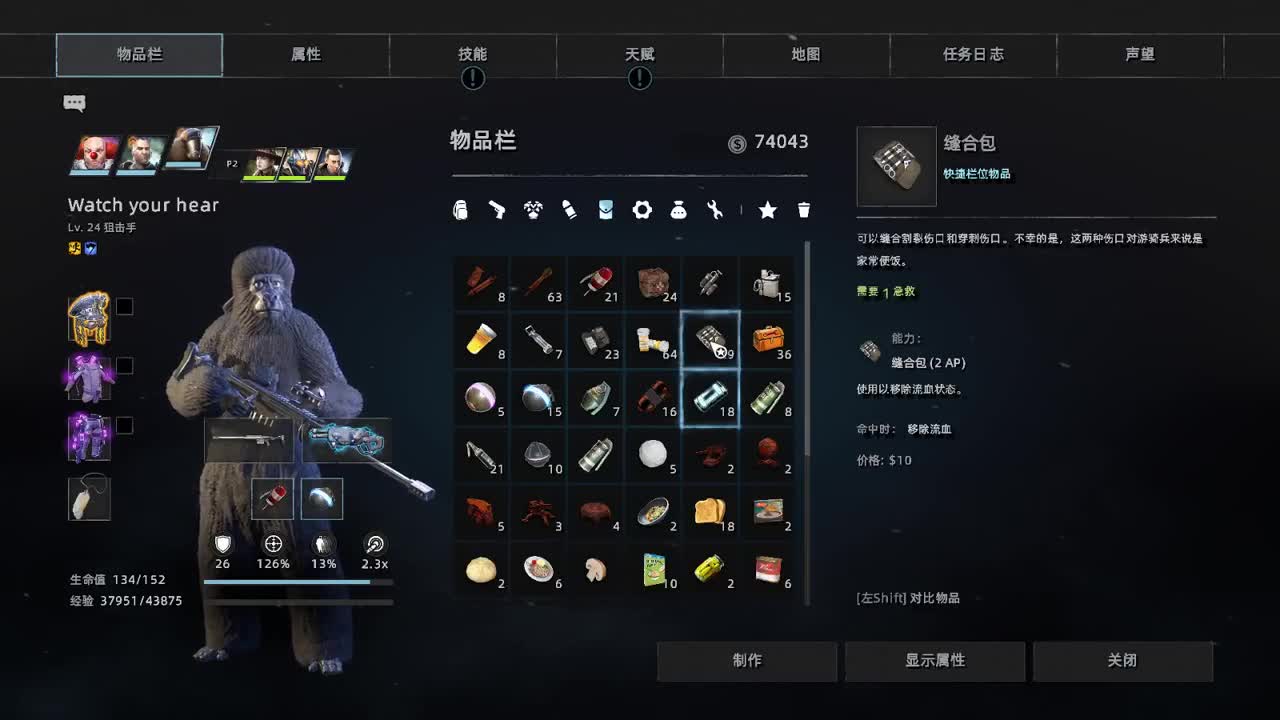Open the trash bin to discard items
The image size is (1280, 720).
coord(804,210)
